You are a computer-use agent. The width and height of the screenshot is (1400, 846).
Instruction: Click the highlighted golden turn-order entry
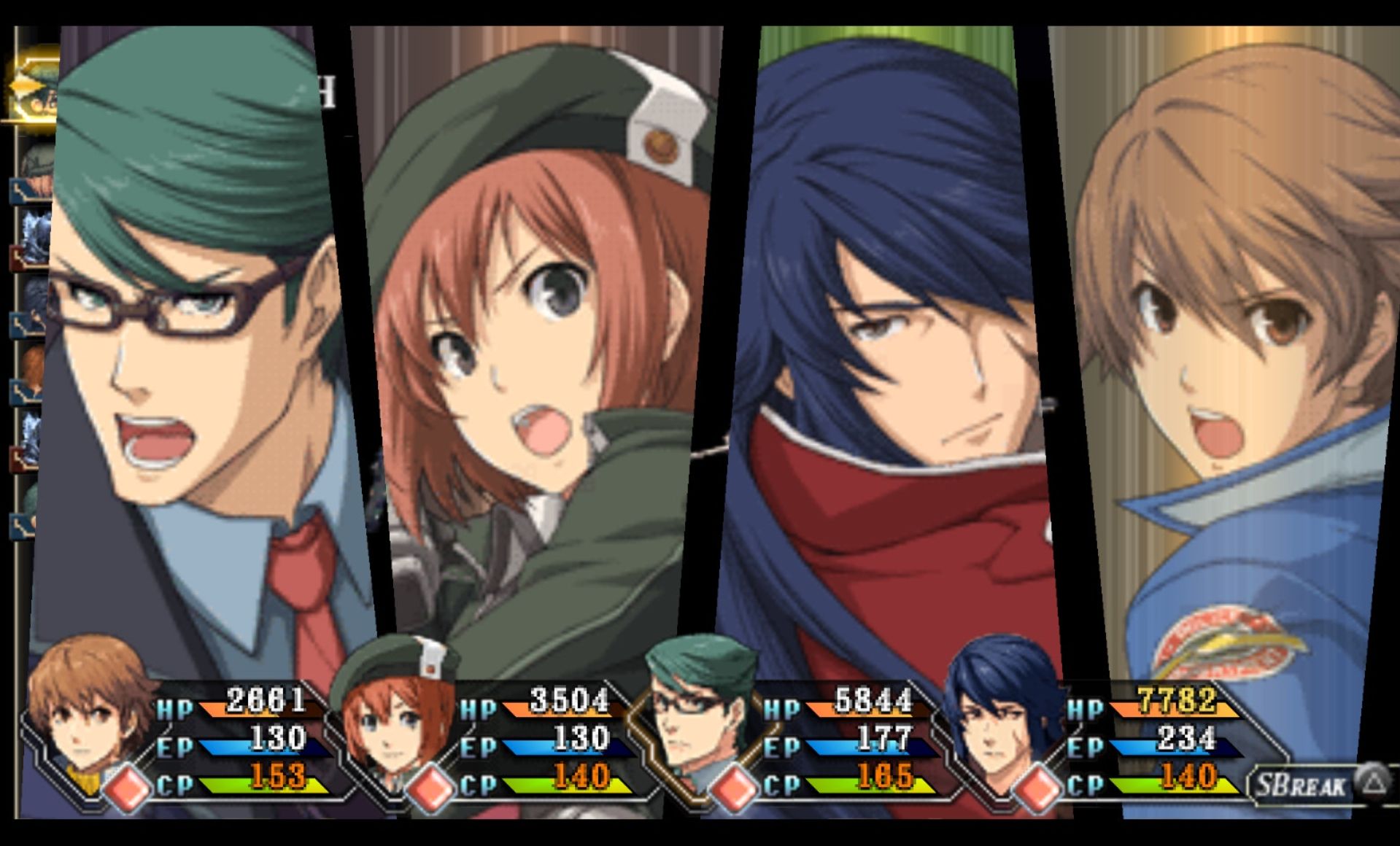coord(33,91)
